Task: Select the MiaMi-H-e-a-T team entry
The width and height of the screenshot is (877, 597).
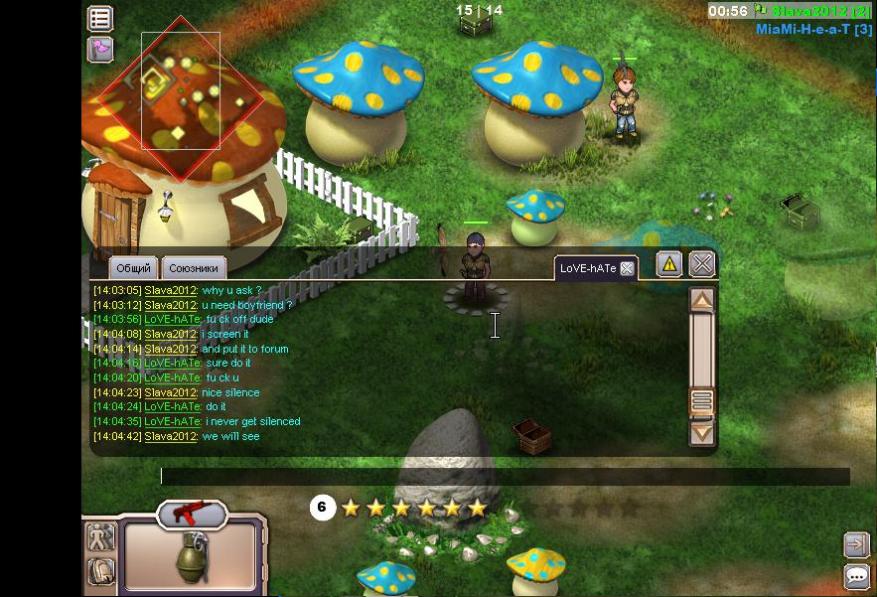Action: coord(813,29)
